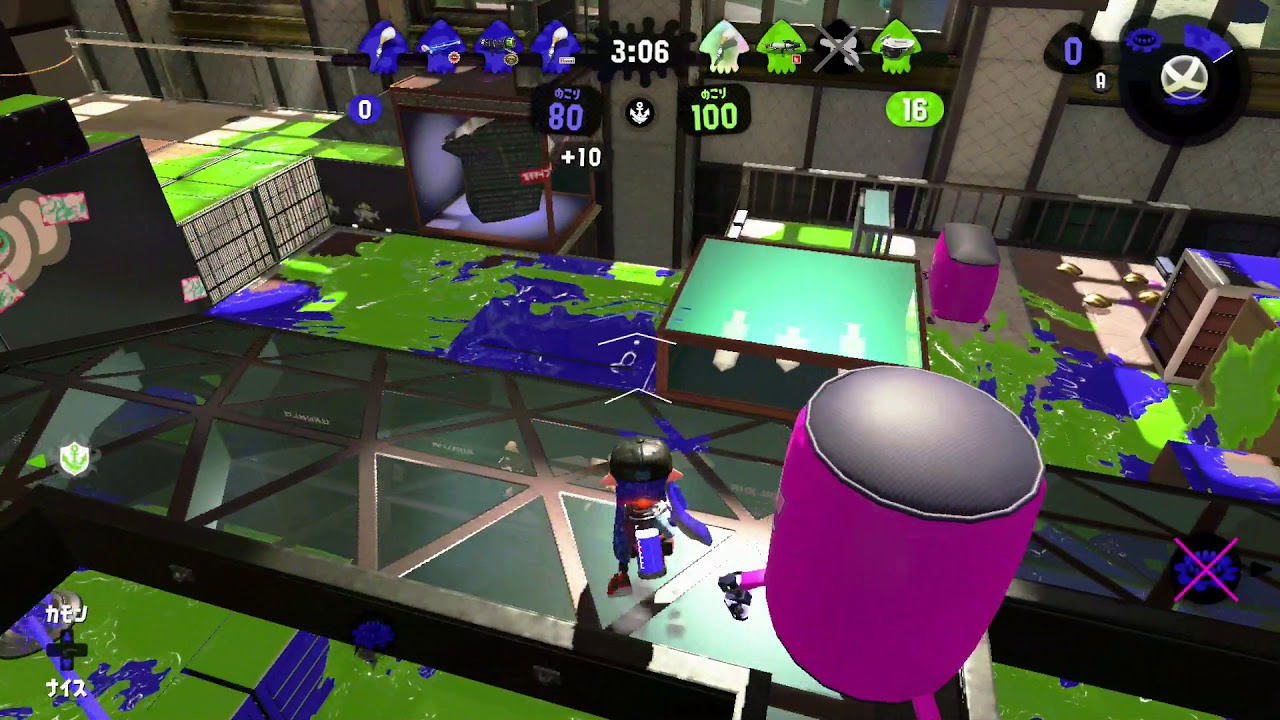Click the A button prompt on the special meter
The image size is (1280, 720).
pyautogui.click(x=1099, y=81)
